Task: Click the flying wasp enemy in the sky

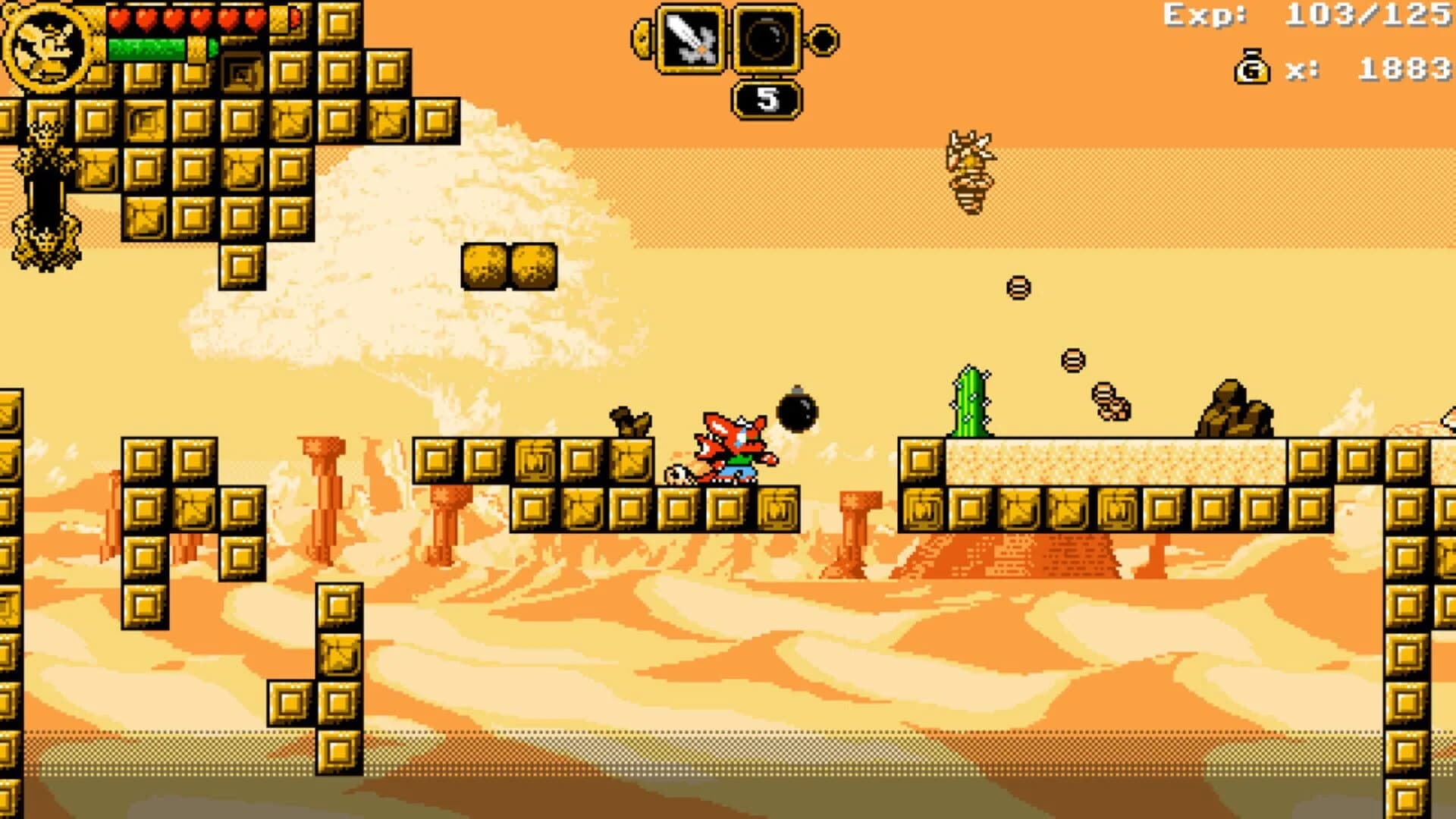Action: [x=973, y=167]
